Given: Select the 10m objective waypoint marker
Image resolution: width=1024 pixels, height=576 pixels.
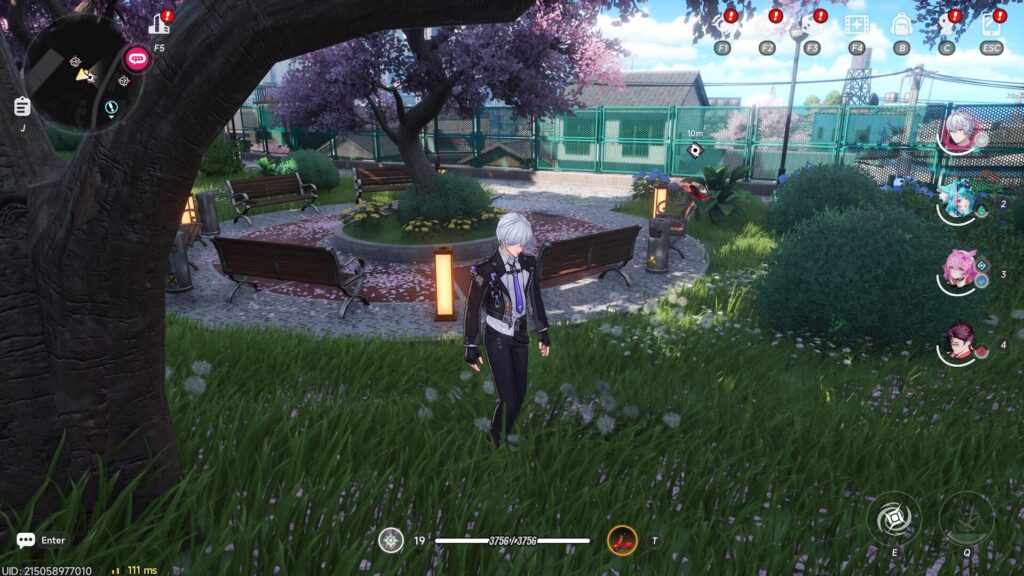Looking at the screenshot, I should (696, 150).
